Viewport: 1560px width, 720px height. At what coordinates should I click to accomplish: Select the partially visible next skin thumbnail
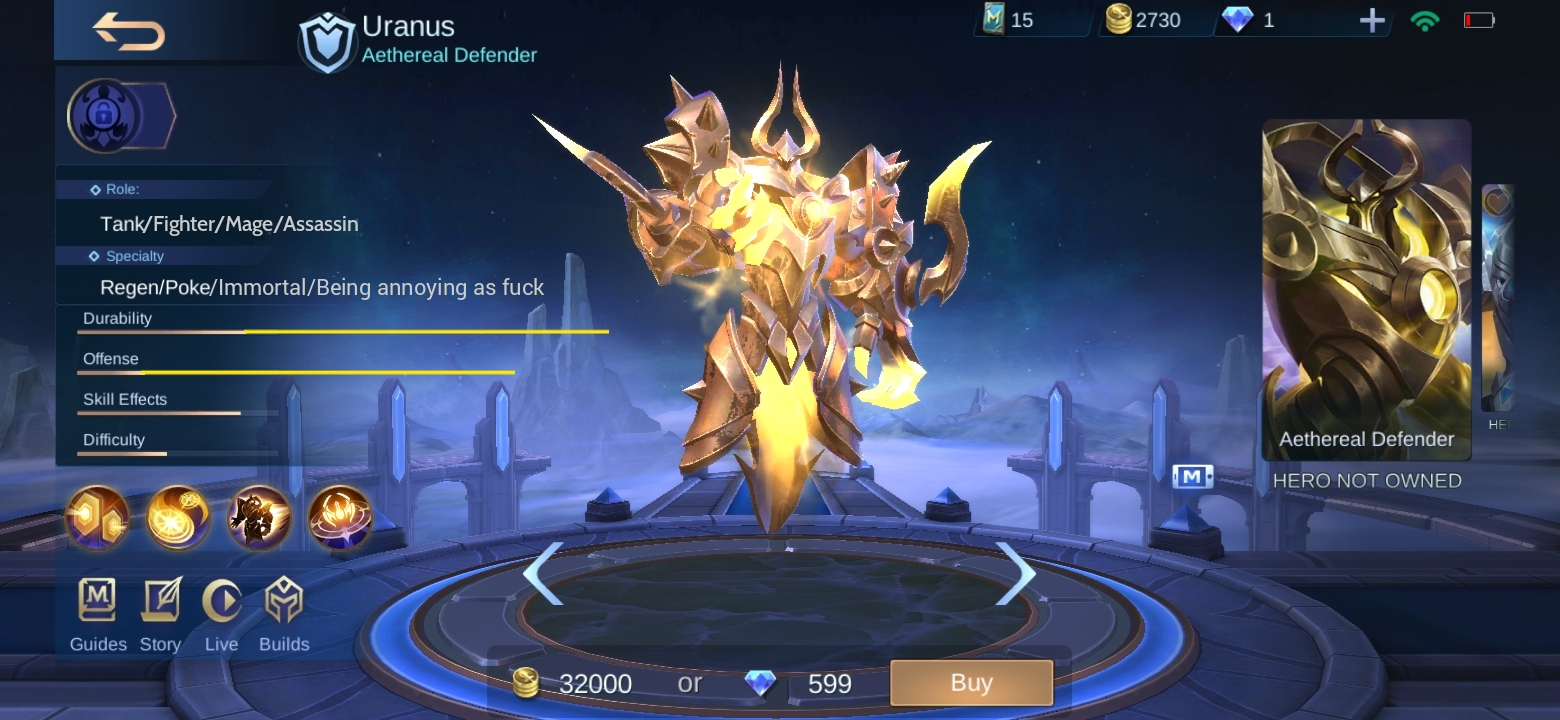pyautogui.click(x=1497, y=298)
